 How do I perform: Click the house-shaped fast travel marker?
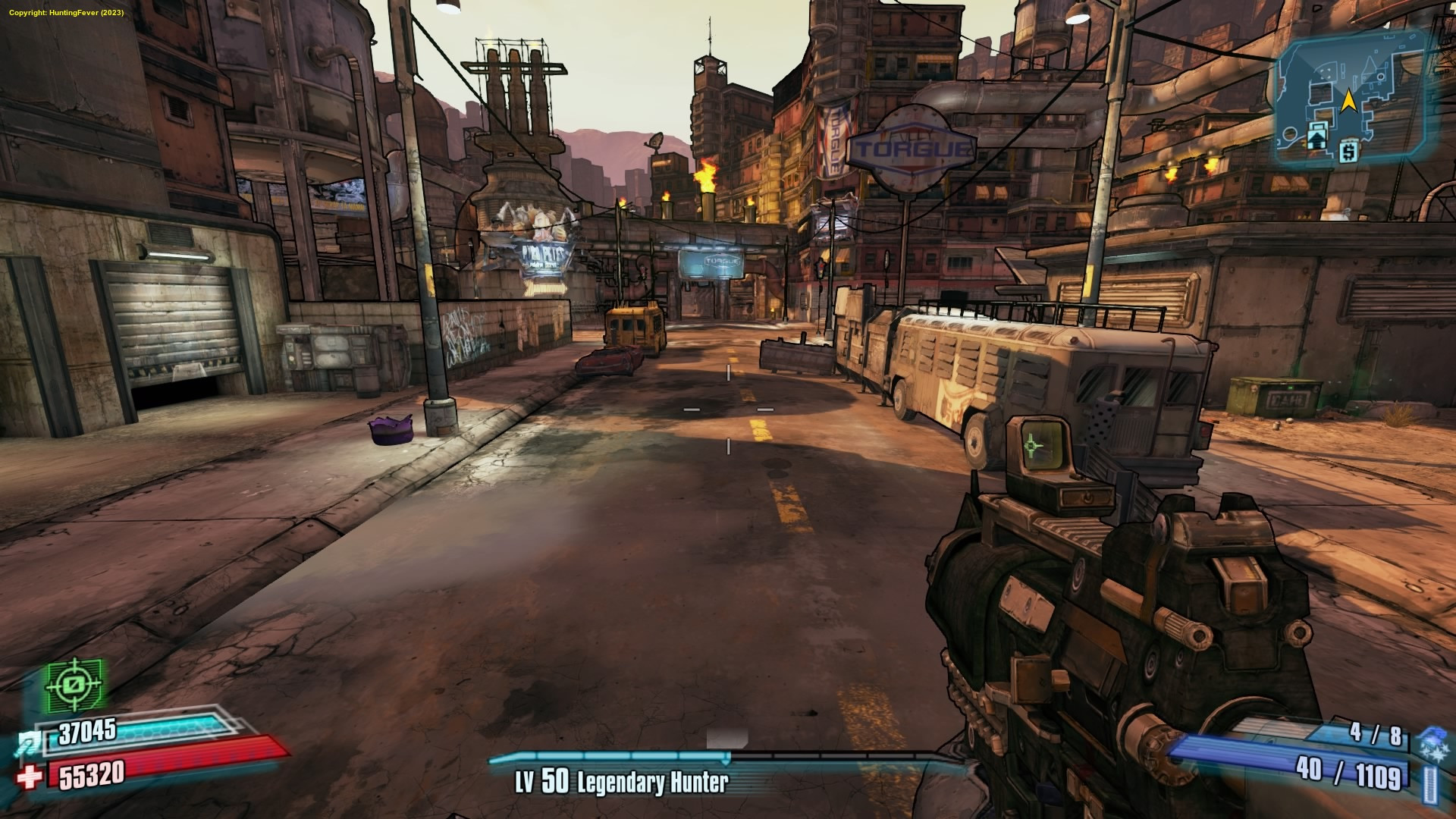pyautogui.click(x=1315, y=139)
